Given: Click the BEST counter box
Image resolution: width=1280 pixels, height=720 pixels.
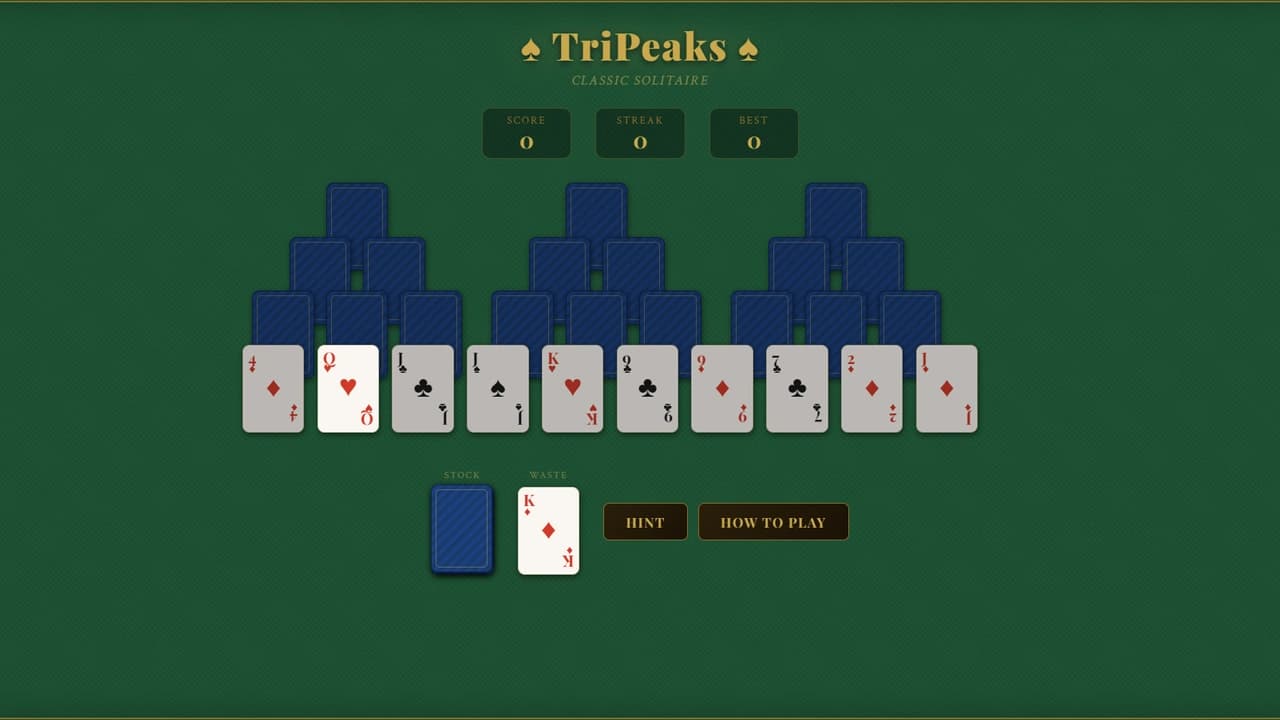Looking at the screenshot, I should pos(753,133).
